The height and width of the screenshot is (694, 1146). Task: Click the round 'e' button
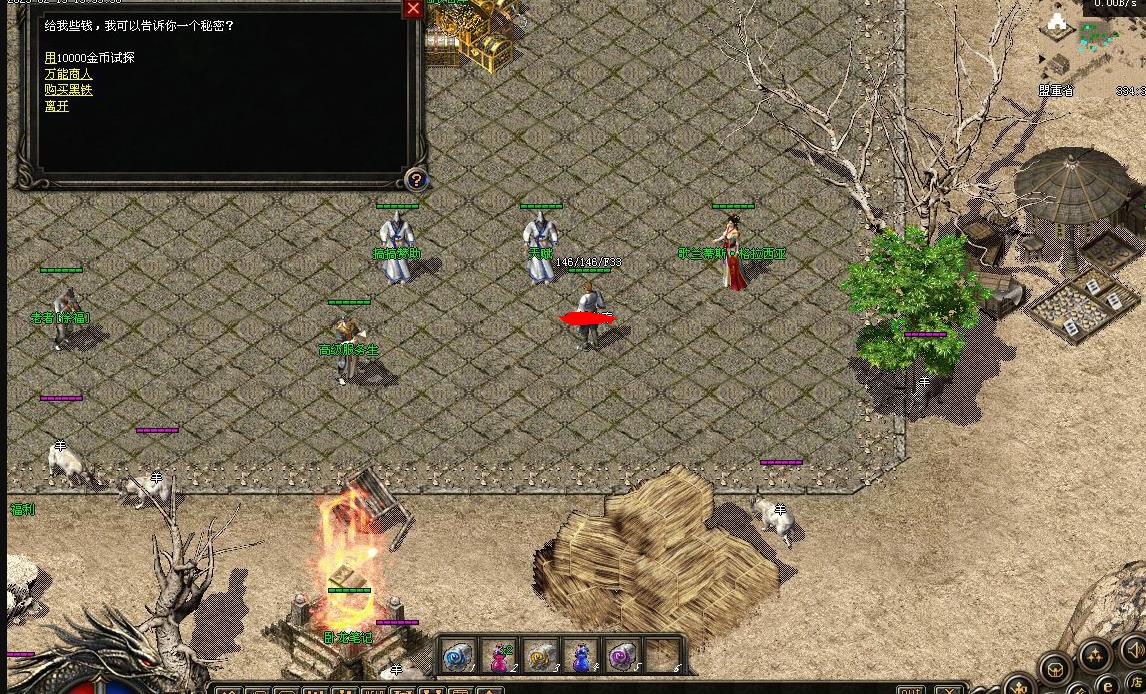click(x=1108, y=685)
